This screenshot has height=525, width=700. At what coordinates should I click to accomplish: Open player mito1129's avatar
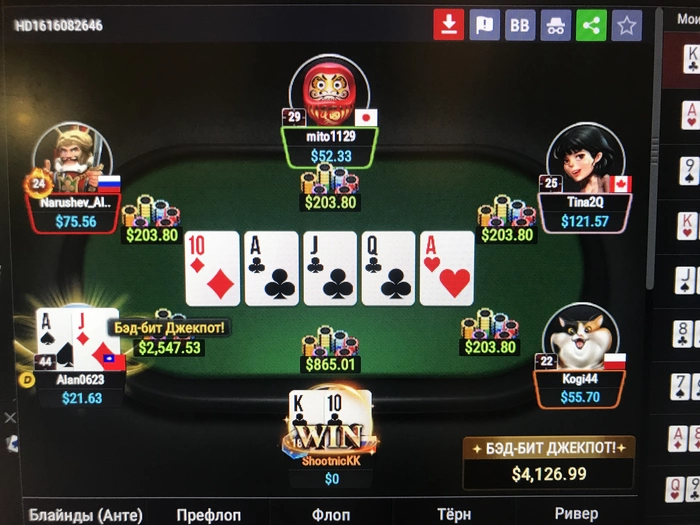(330, 90)
